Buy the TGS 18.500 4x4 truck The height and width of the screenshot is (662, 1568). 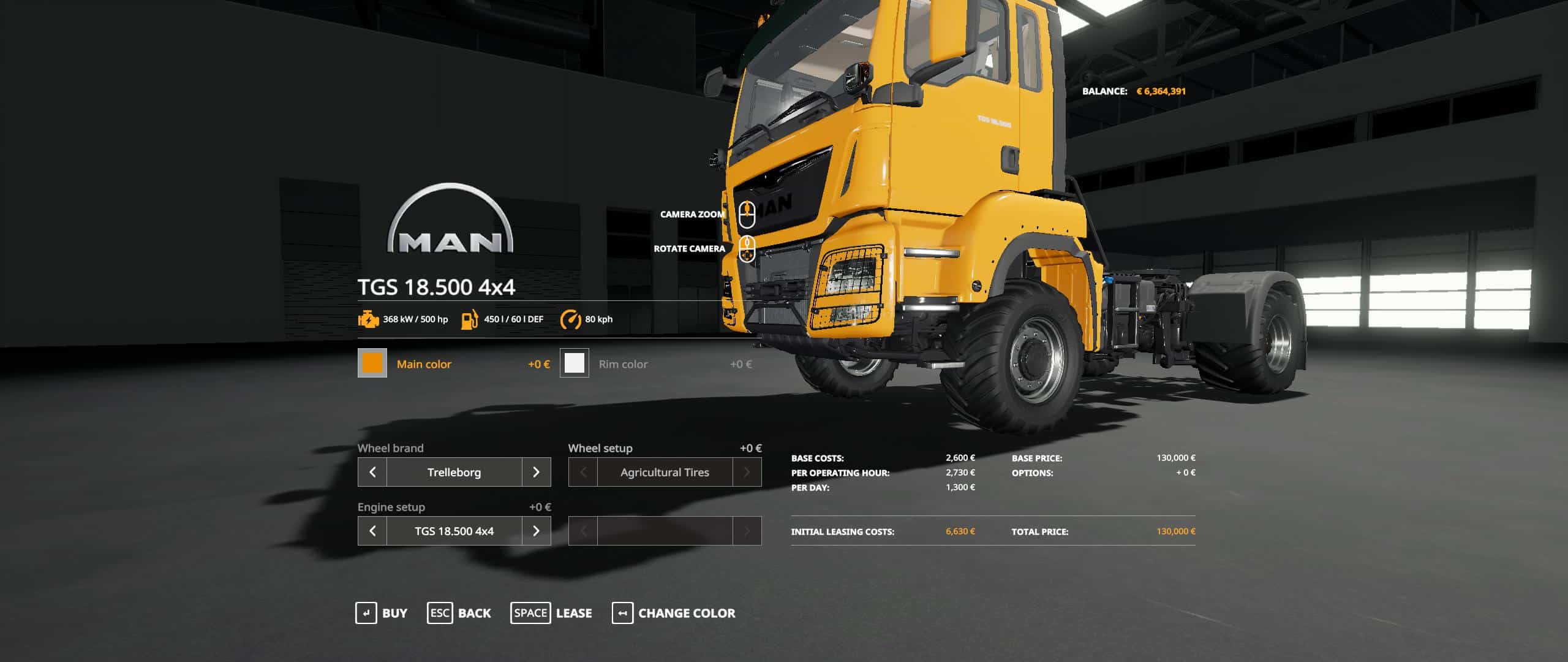[381, 613]
